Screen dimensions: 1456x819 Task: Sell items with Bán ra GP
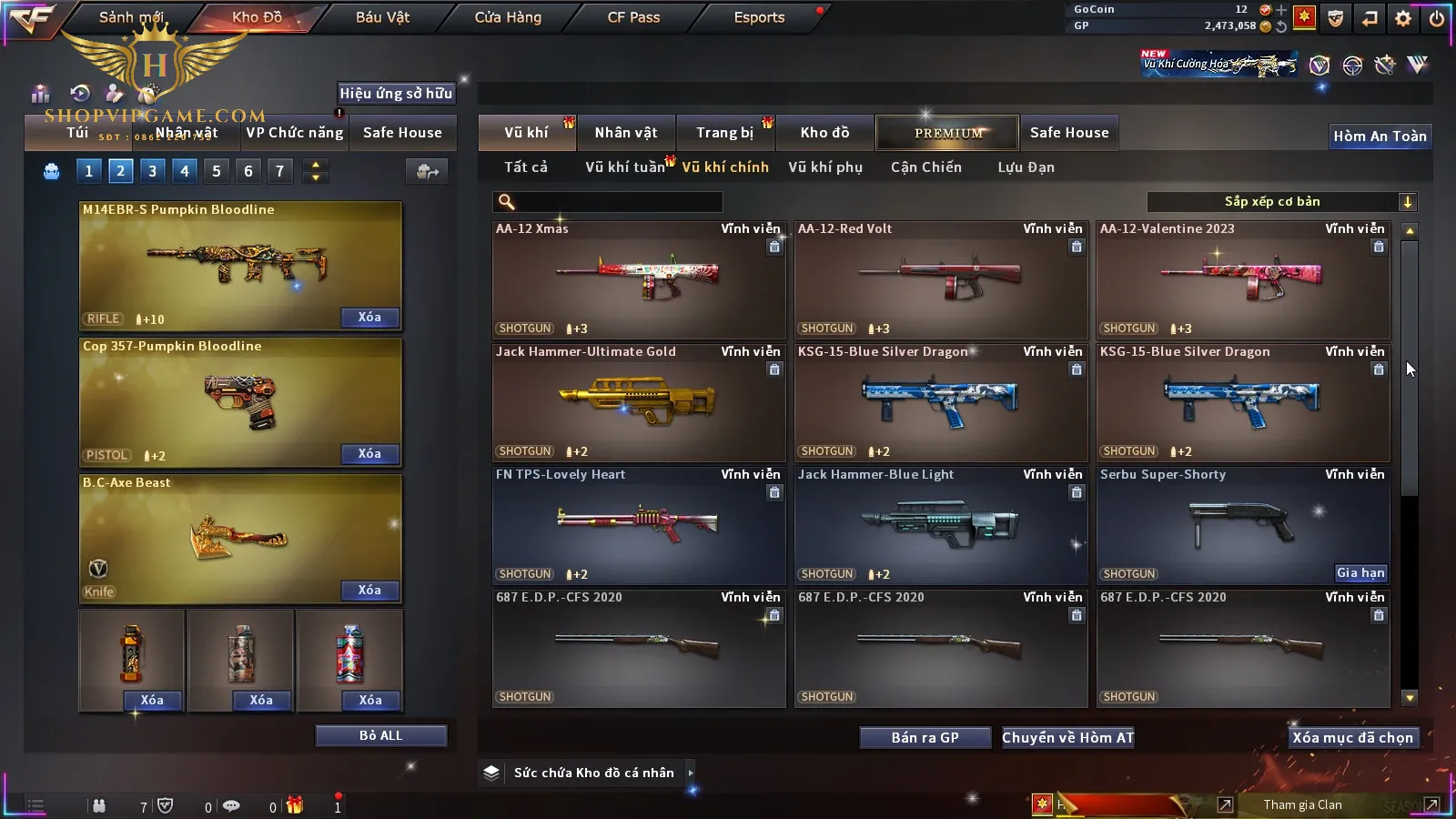[925, 737]
